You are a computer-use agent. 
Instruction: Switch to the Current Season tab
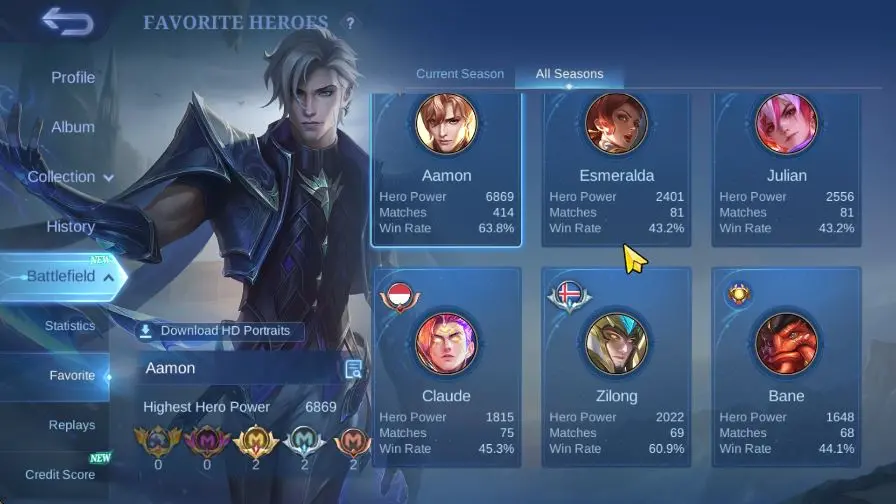(x=460, y=74)
